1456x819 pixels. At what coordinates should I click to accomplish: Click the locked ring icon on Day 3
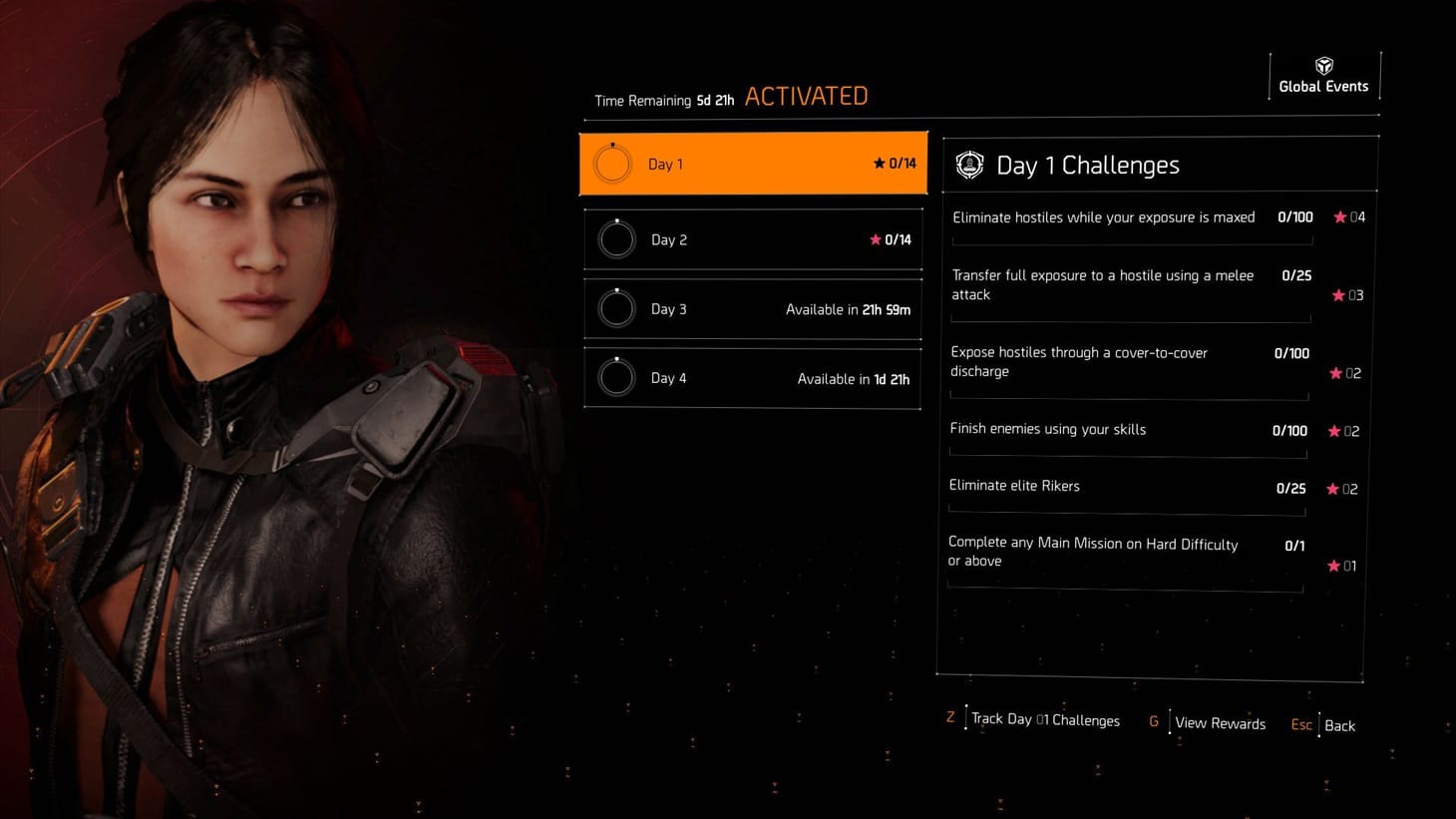point(615,309)
